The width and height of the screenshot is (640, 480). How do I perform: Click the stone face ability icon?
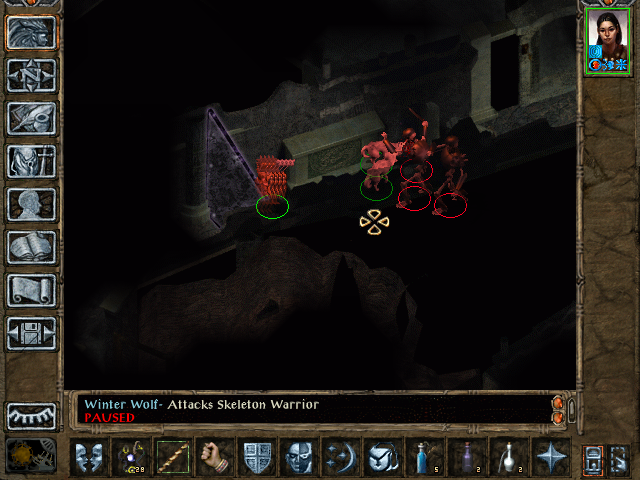coord(299,458)
